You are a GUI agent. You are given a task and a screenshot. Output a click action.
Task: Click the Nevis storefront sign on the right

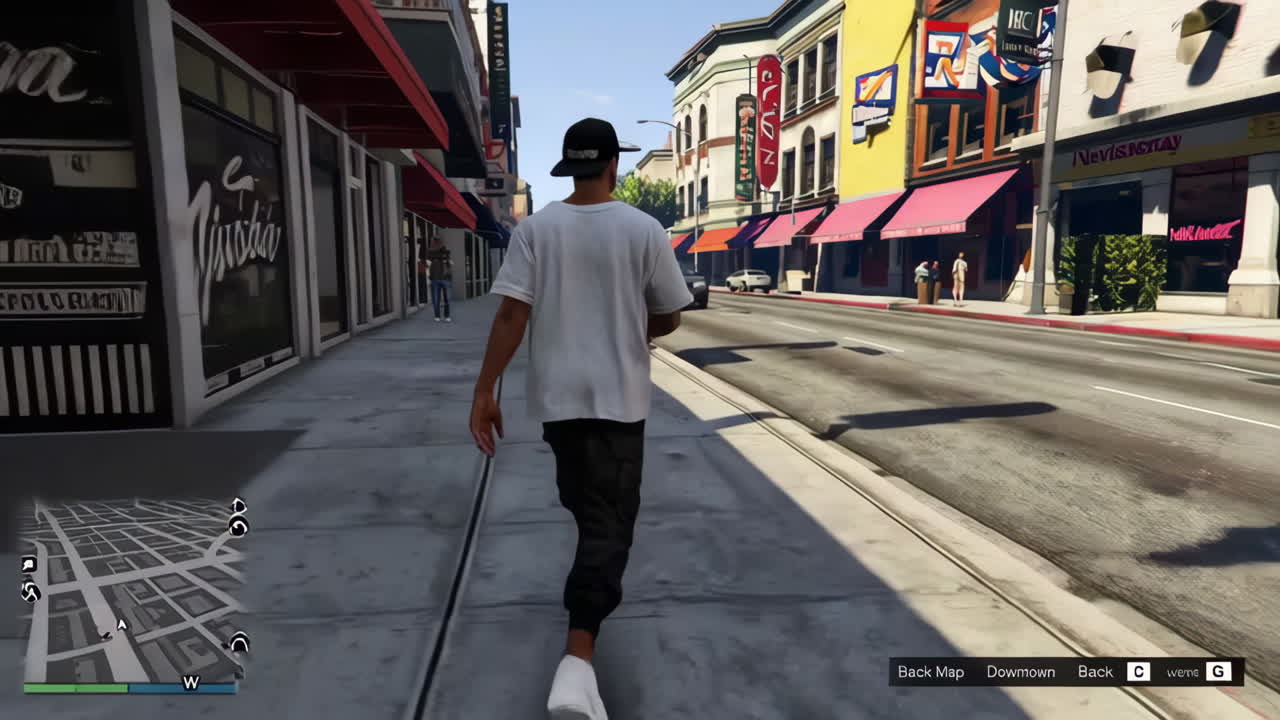(1124, 152)
